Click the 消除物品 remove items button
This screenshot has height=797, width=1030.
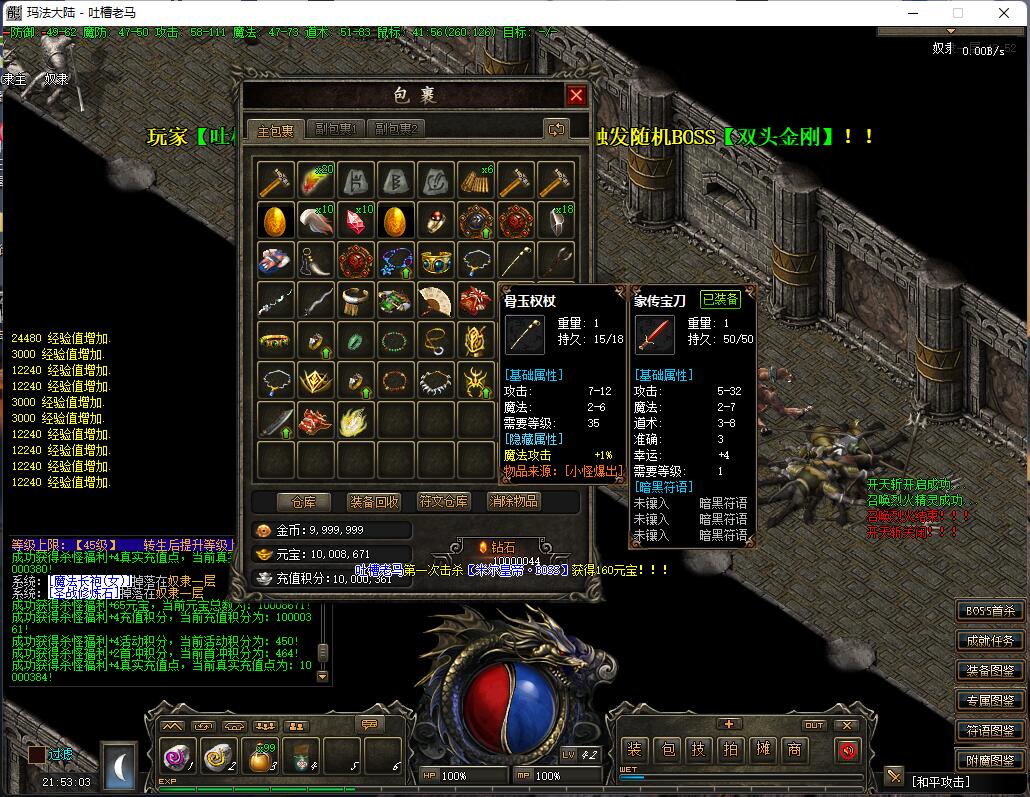click(x=513, y=501)
